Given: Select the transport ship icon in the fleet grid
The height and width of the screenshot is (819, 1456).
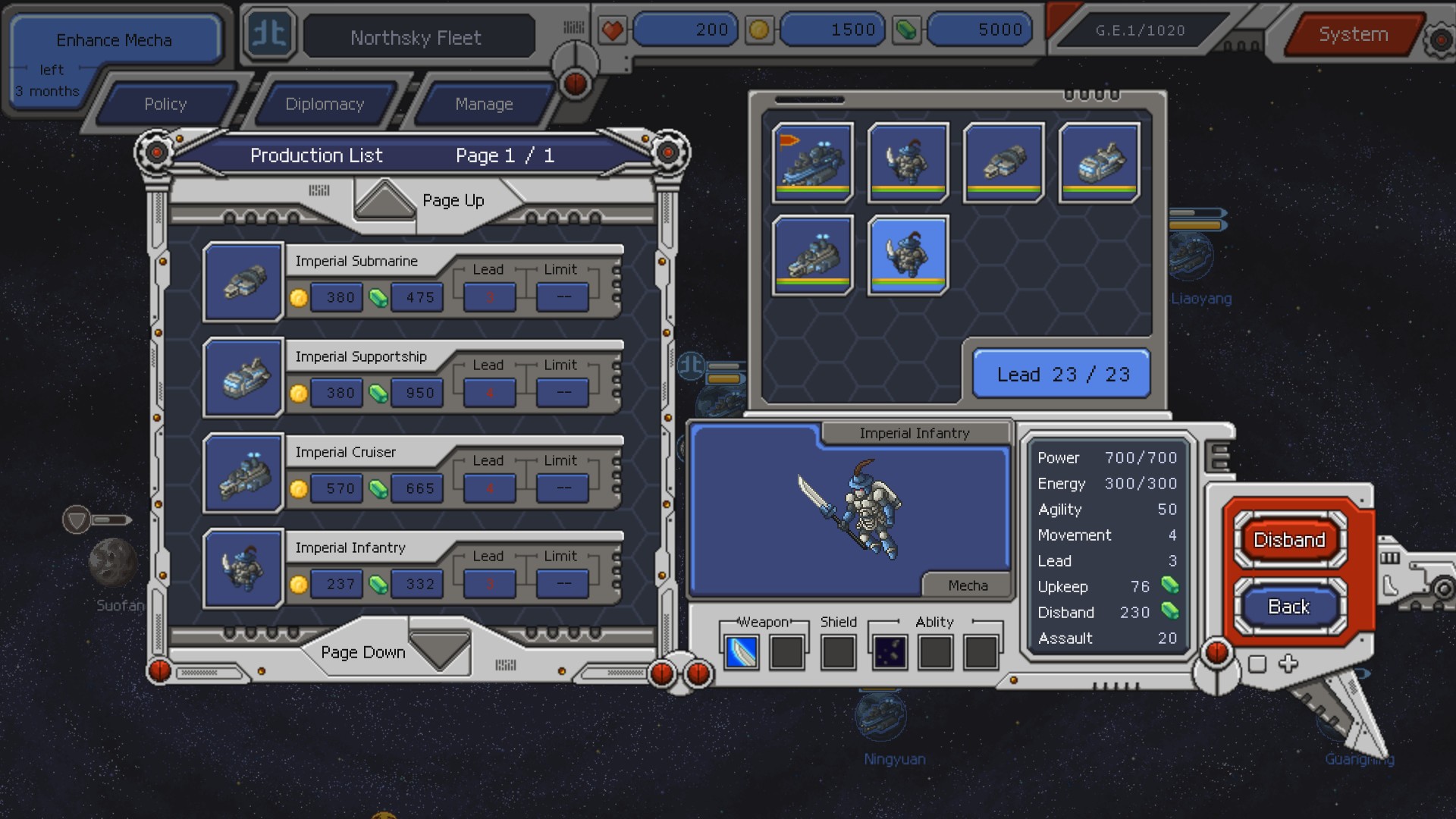Looking at the screenshot, I should 1099,162.
